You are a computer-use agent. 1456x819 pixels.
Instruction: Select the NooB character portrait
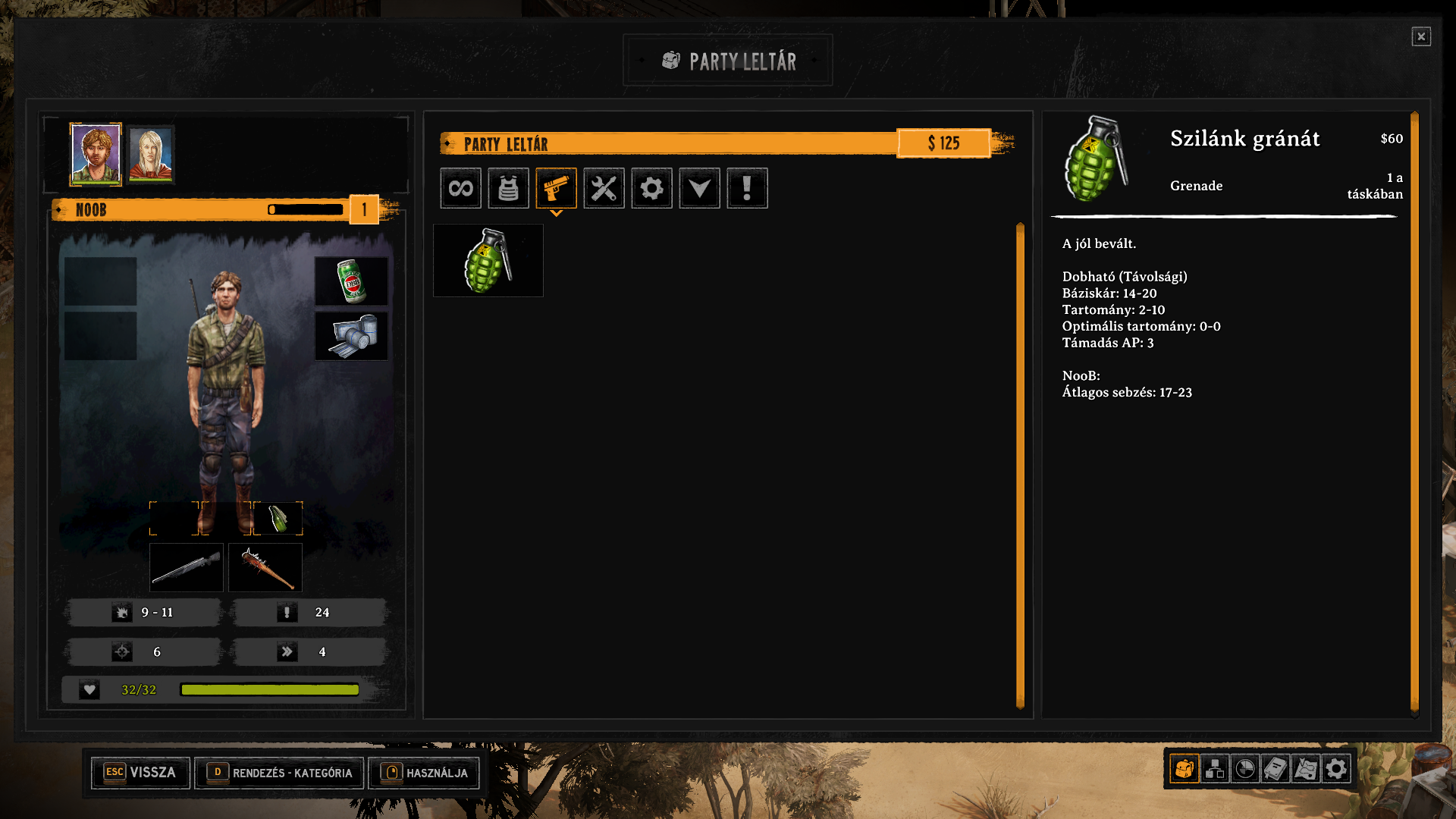(96, 154)
